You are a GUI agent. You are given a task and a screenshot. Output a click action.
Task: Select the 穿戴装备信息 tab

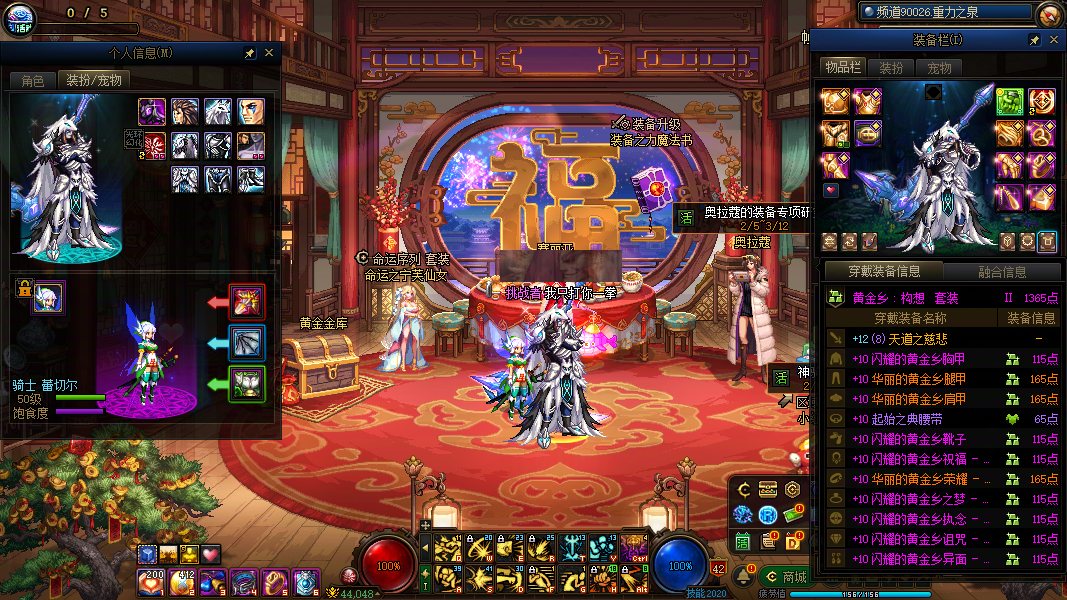(x=884, y=271)
